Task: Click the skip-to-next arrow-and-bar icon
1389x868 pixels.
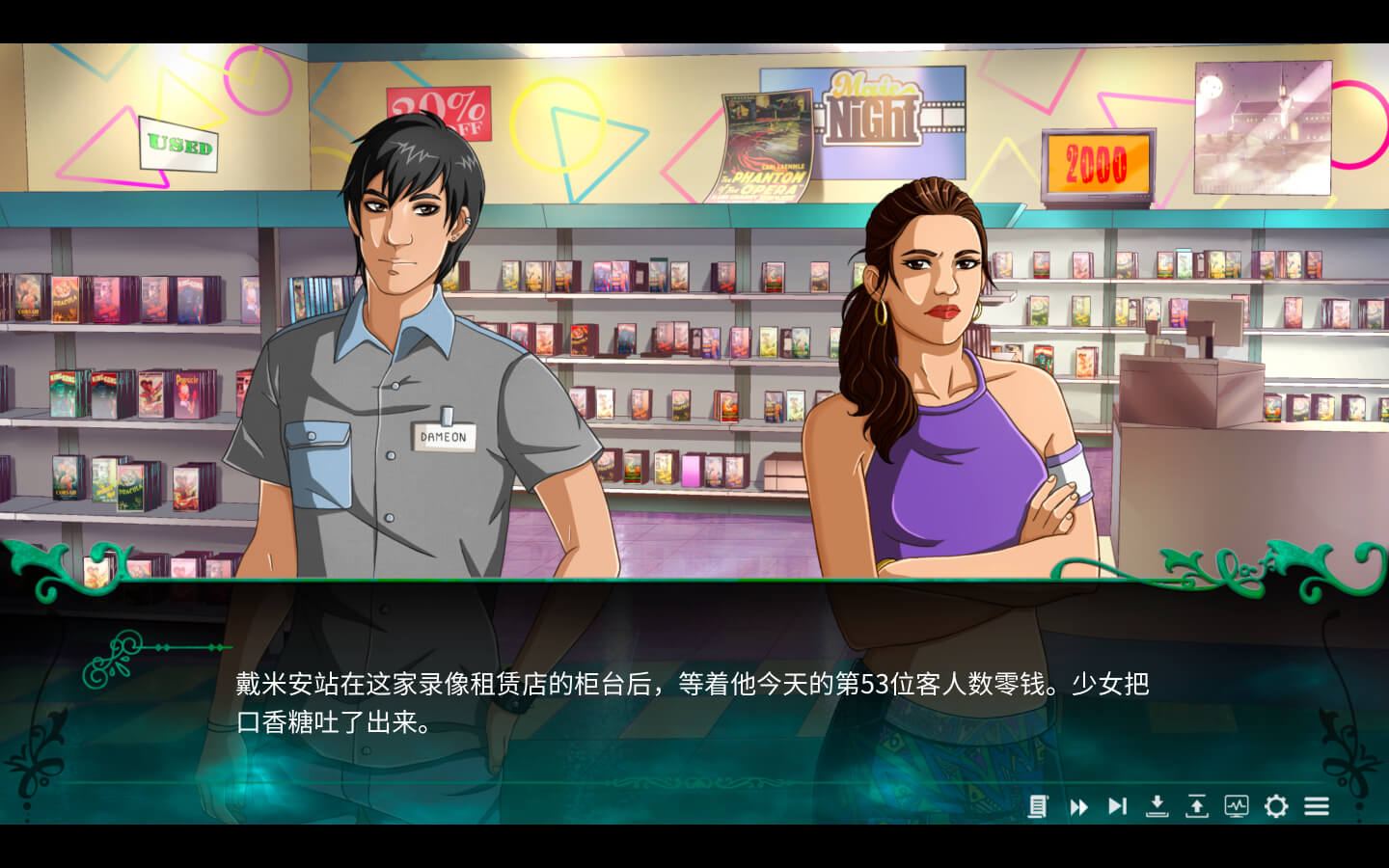Action: click(1117, 806)
